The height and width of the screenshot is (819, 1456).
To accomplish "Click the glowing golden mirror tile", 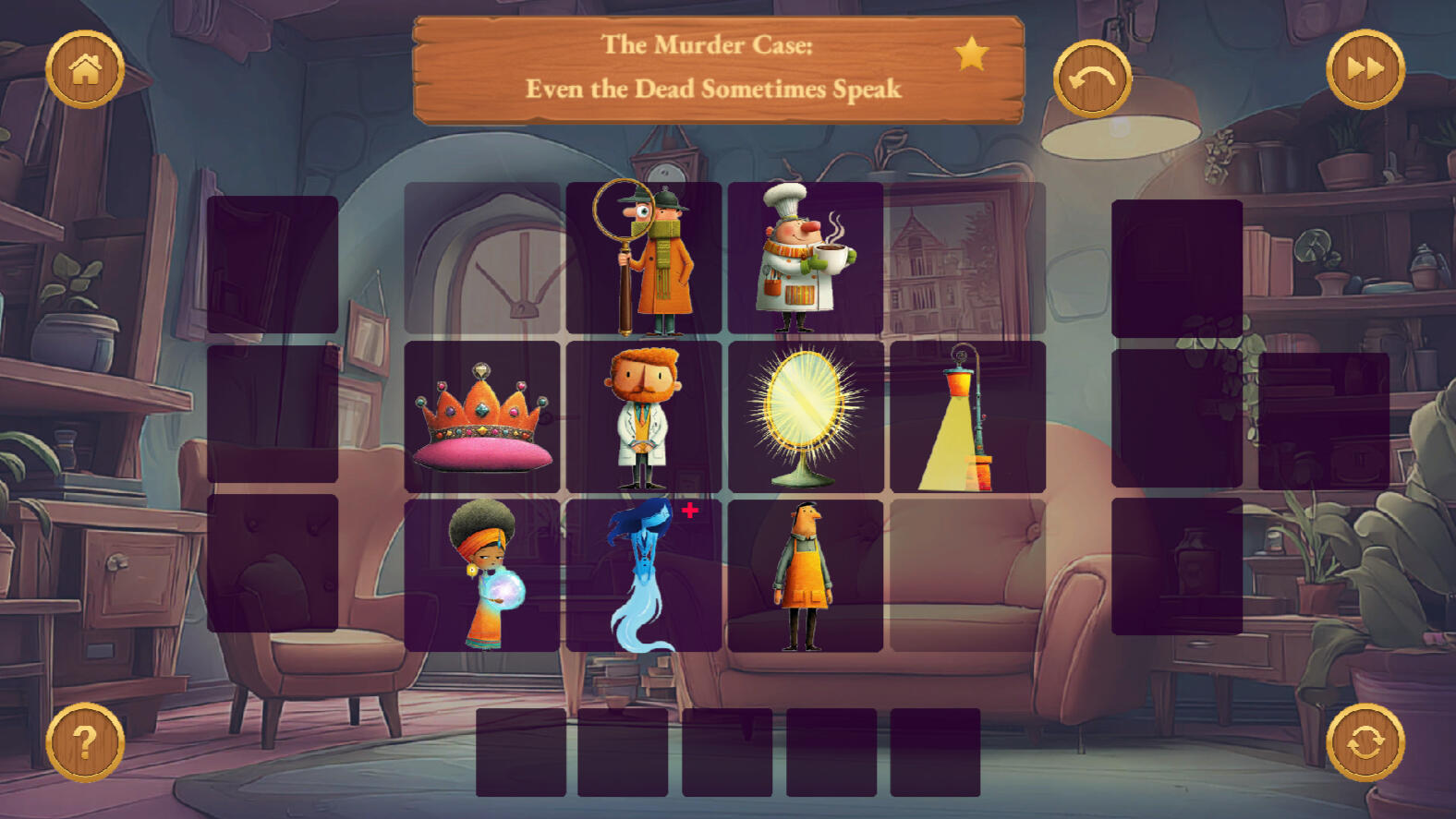I will (x=805, y=416).
